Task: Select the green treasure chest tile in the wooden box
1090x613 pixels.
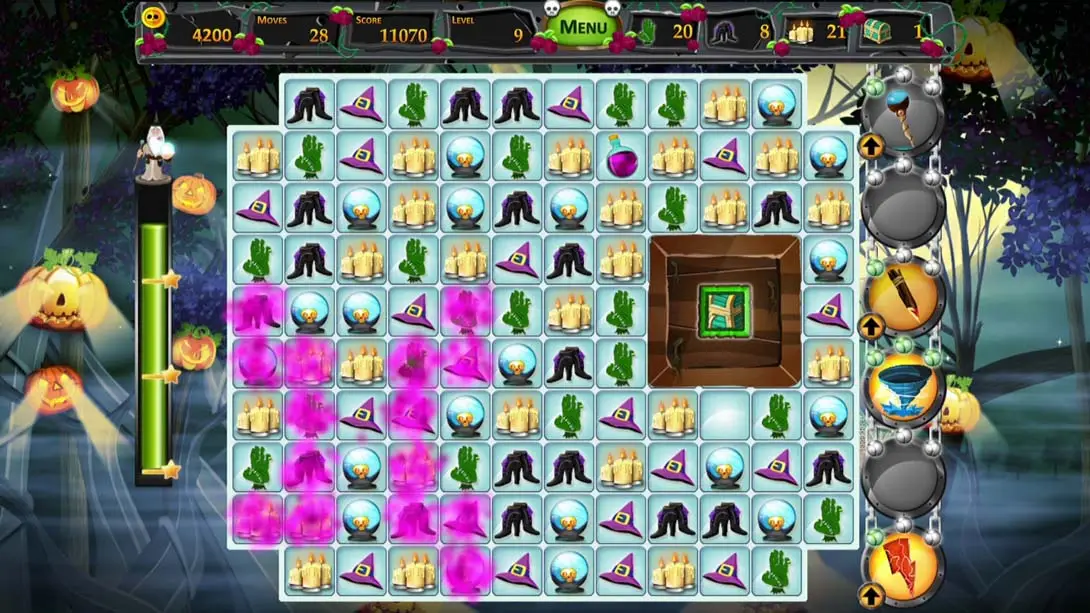Action: click(724, 311)
